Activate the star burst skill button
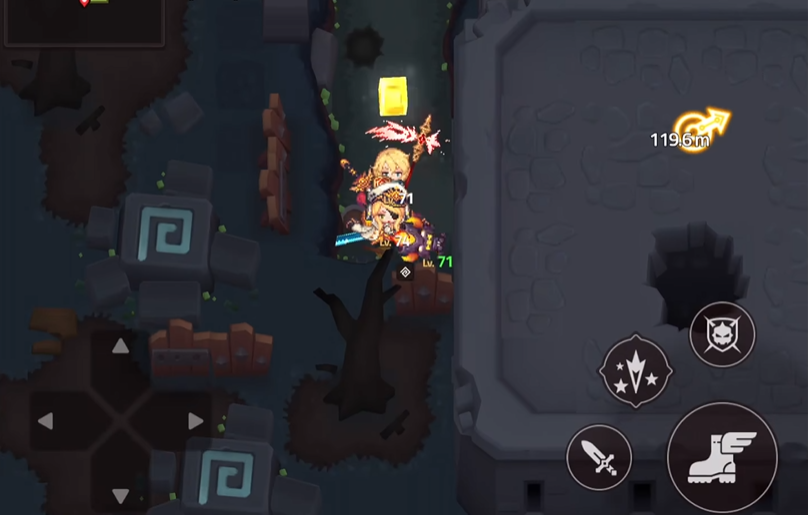Viewport: 808px width, 515px height. tap(635, 372)
